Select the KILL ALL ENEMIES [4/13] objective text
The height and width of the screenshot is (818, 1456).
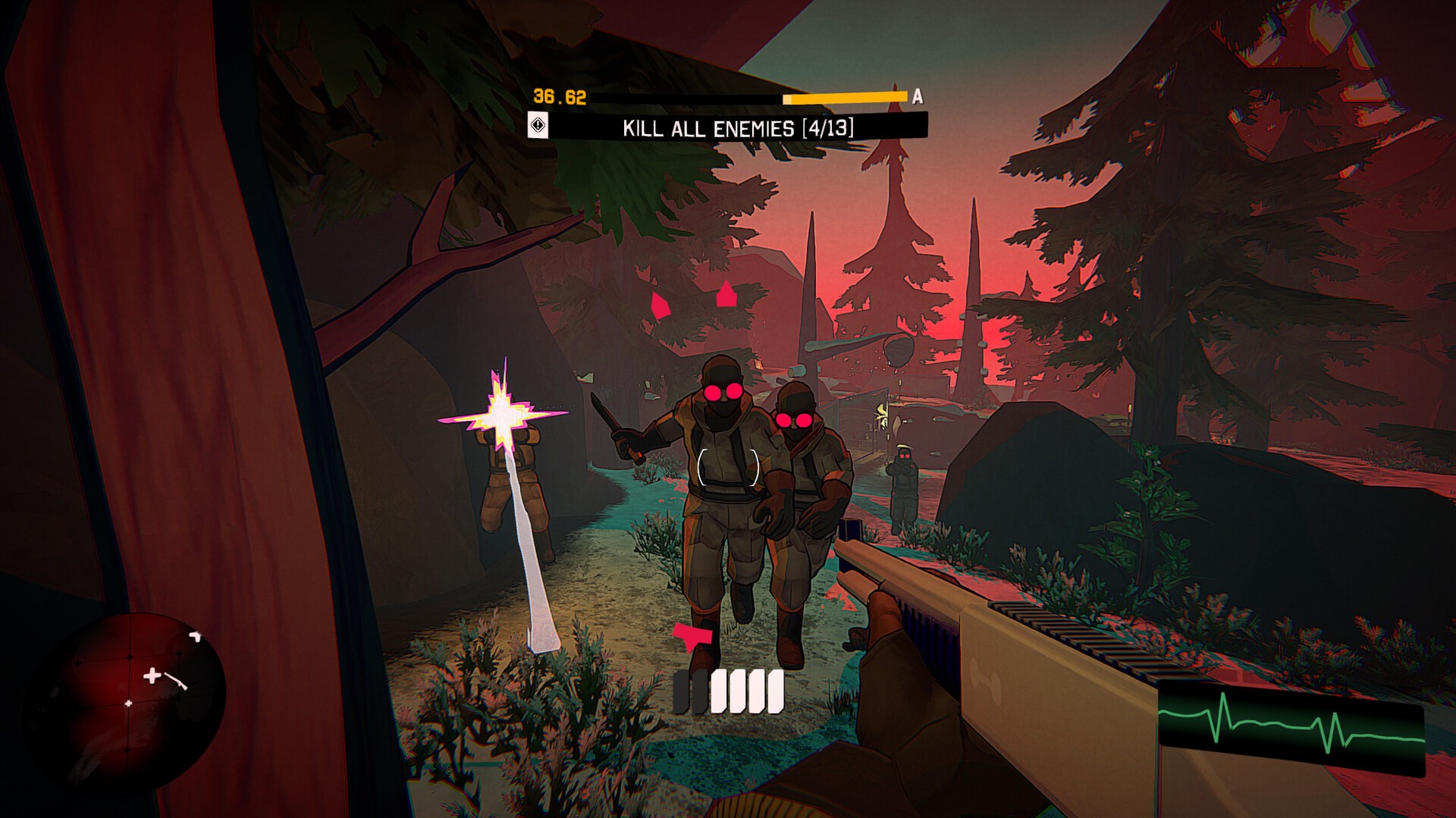739,127
